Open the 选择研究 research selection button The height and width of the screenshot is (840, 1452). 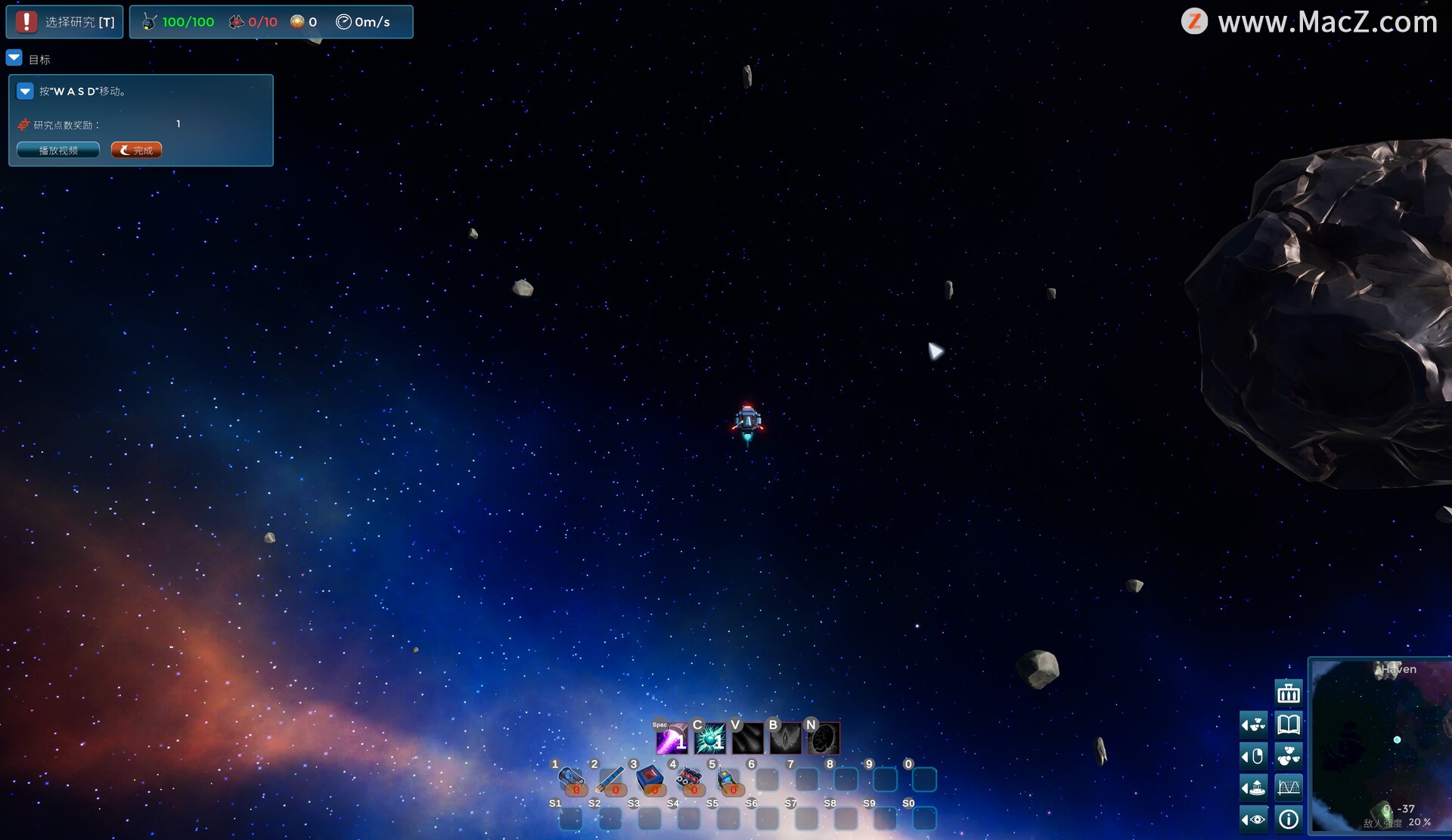click(x=65, y=22)
